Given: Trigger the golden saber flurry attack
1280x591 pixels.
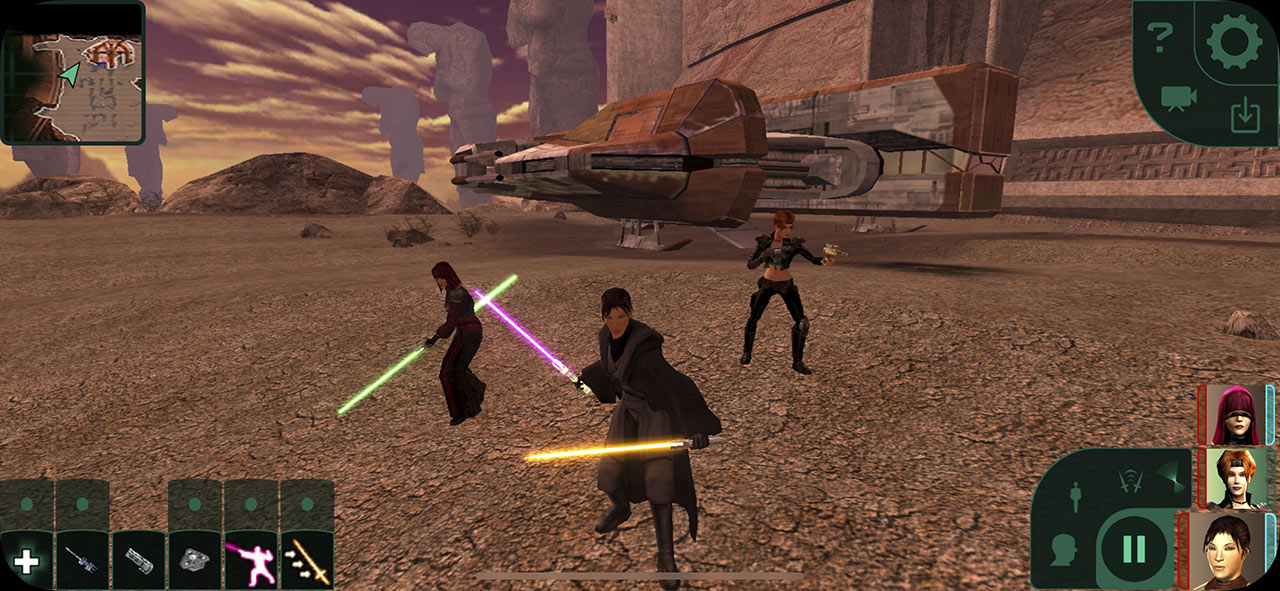Looking at the screenshot, I should (306, 561).
